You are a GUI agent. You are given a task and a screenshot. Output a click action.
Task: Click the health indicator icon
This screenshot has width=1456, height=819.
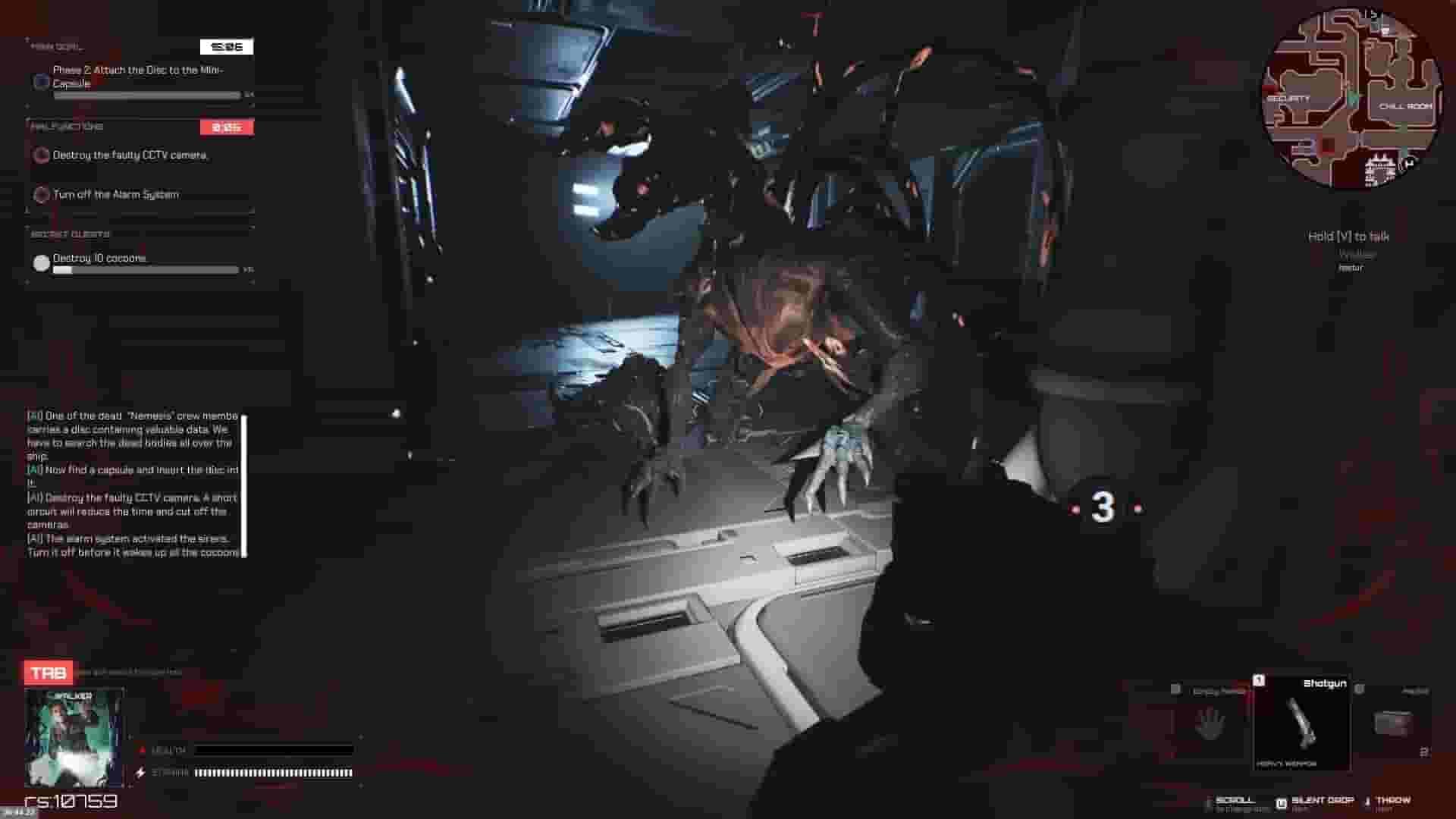point(142,750)
